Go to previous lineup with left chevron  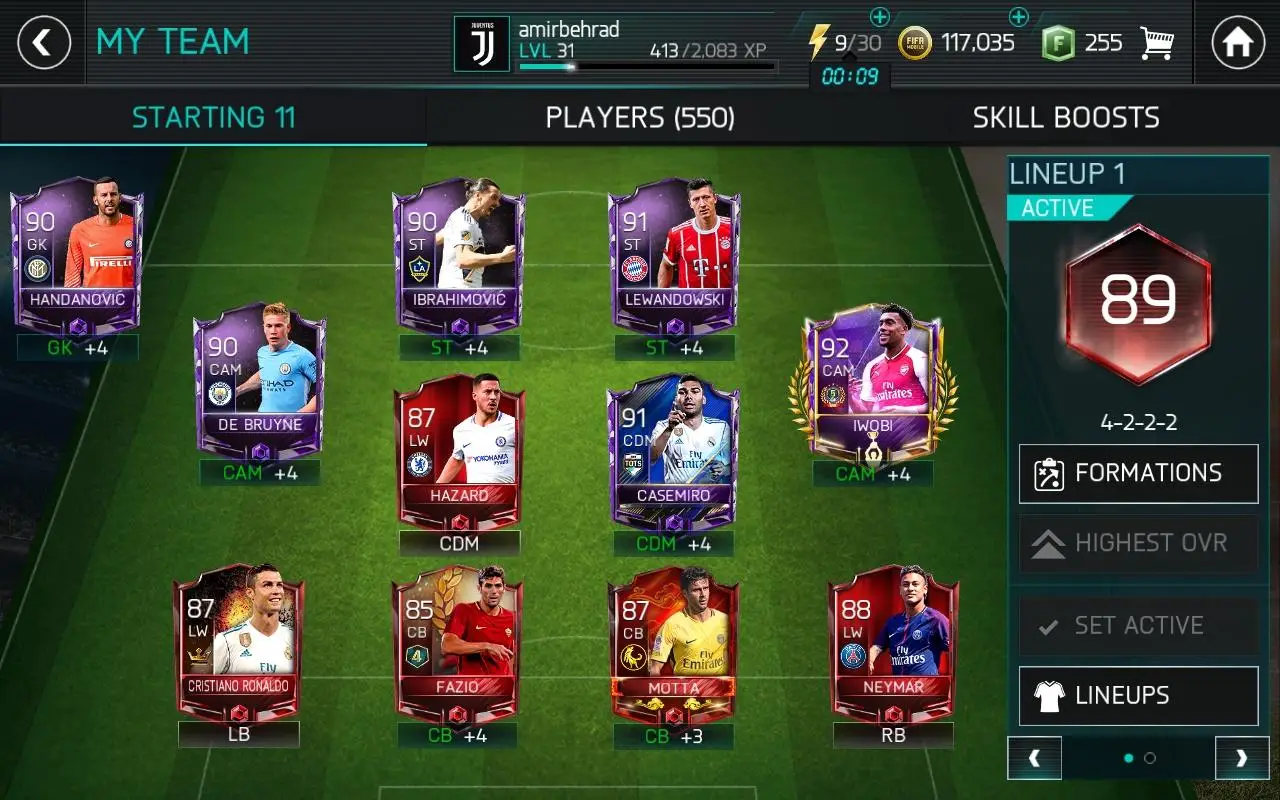[1035, 758]
